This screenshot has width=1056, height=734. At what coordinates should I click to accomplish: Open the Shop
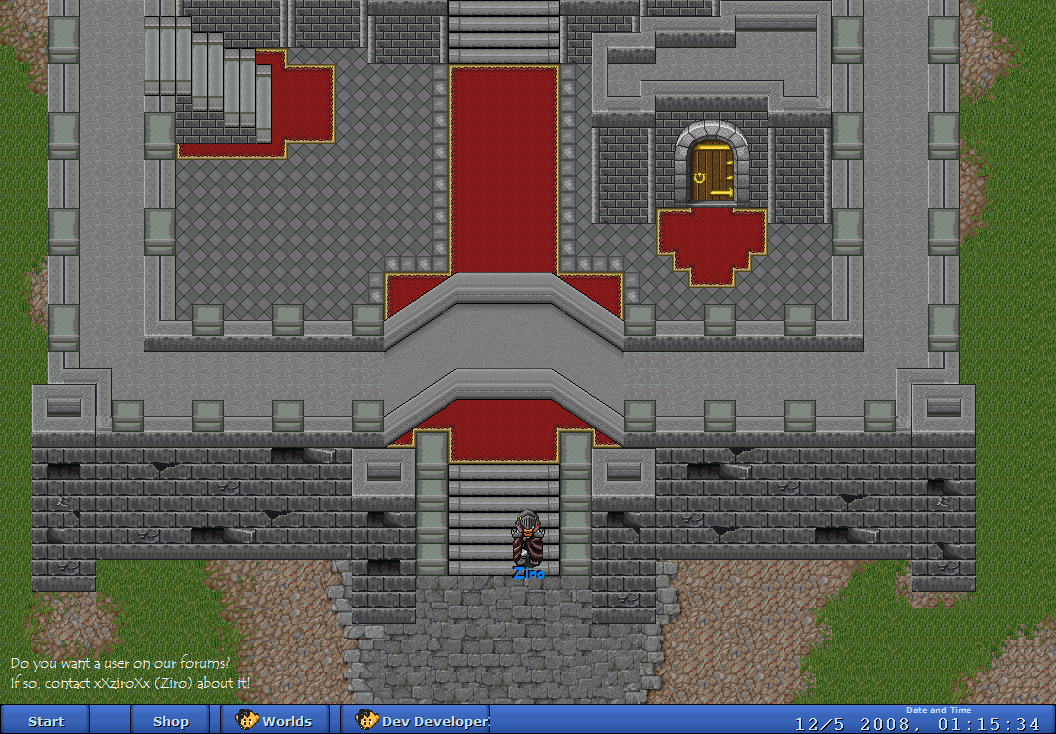click(x=170, y=721)
